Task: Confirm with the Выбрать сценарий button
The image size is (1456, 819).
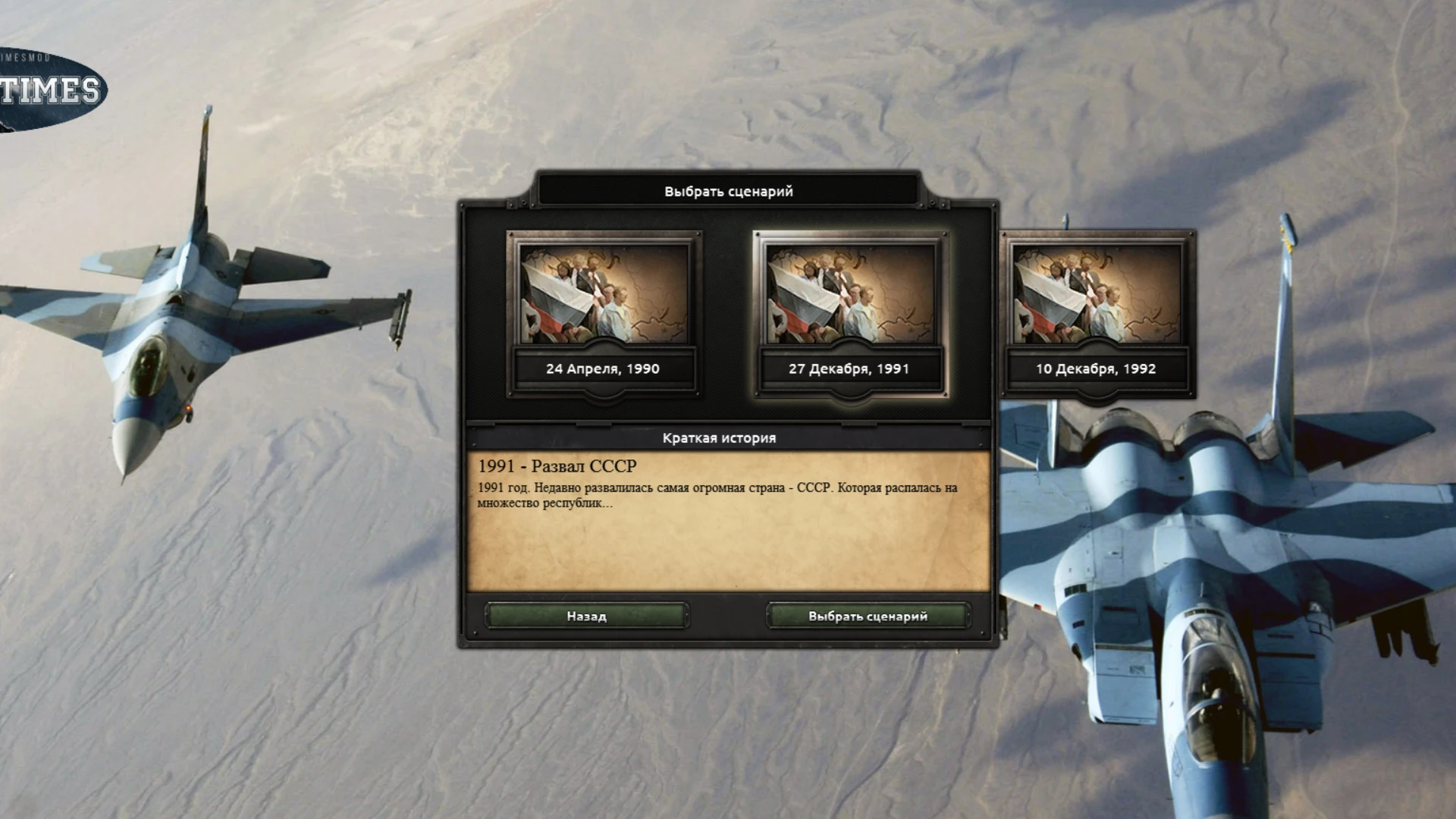Action: click(x=868, y=617)
